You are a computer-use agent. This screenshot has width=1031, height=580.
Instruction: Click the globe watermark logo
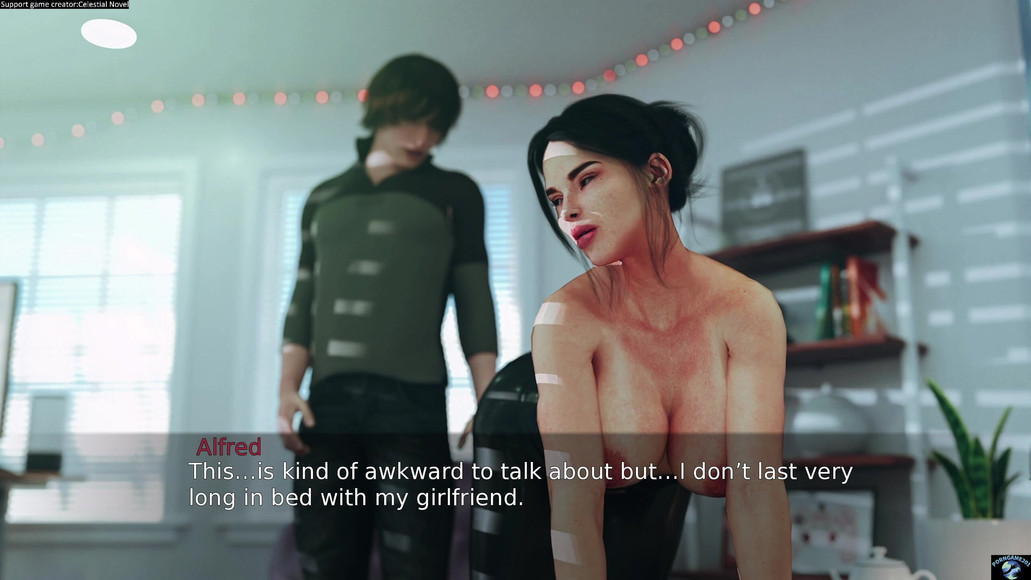click(1009, 566)
